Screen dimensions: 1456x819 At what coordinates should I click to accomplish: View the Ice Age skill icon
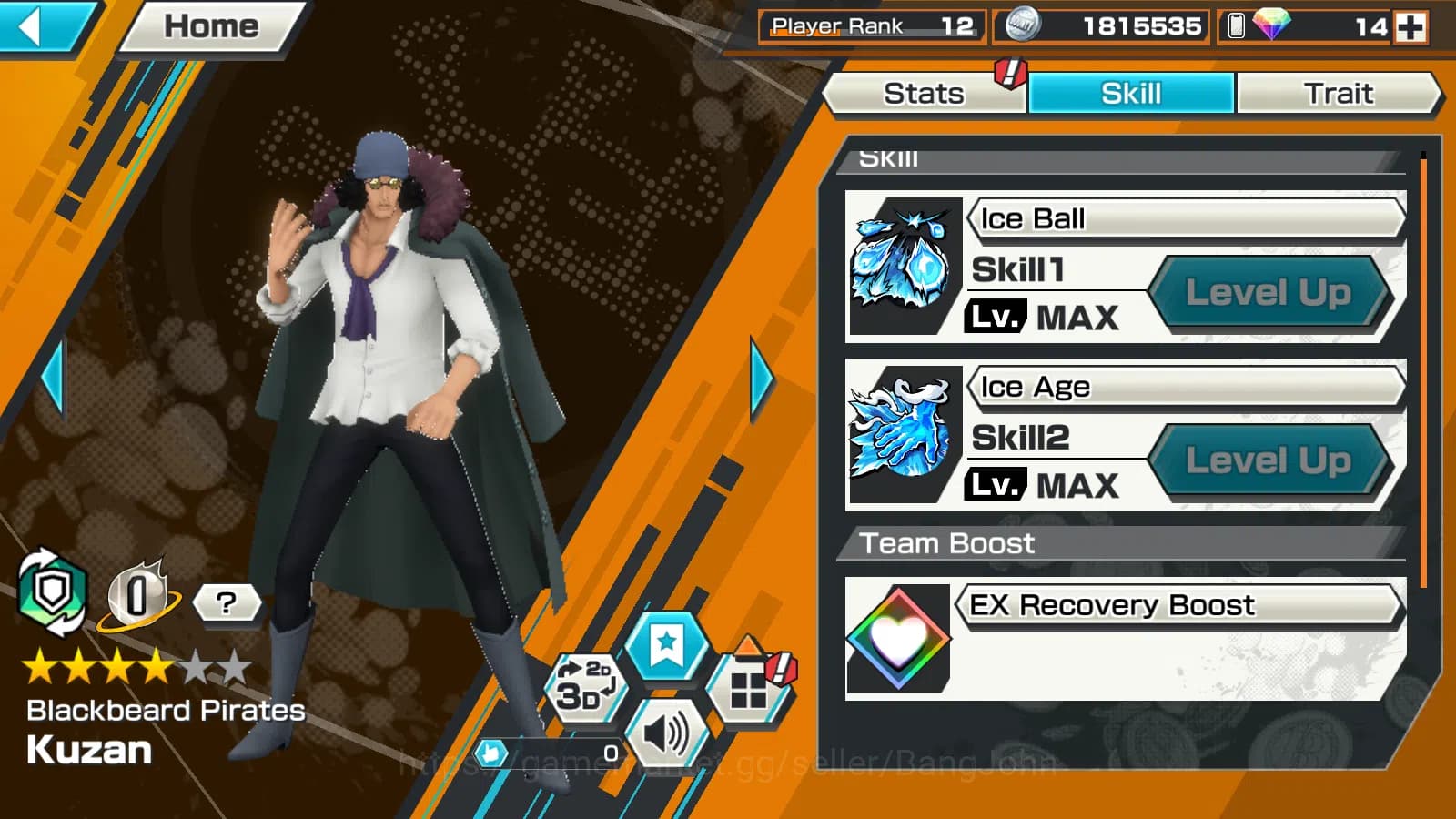click(x=901, y=433)
